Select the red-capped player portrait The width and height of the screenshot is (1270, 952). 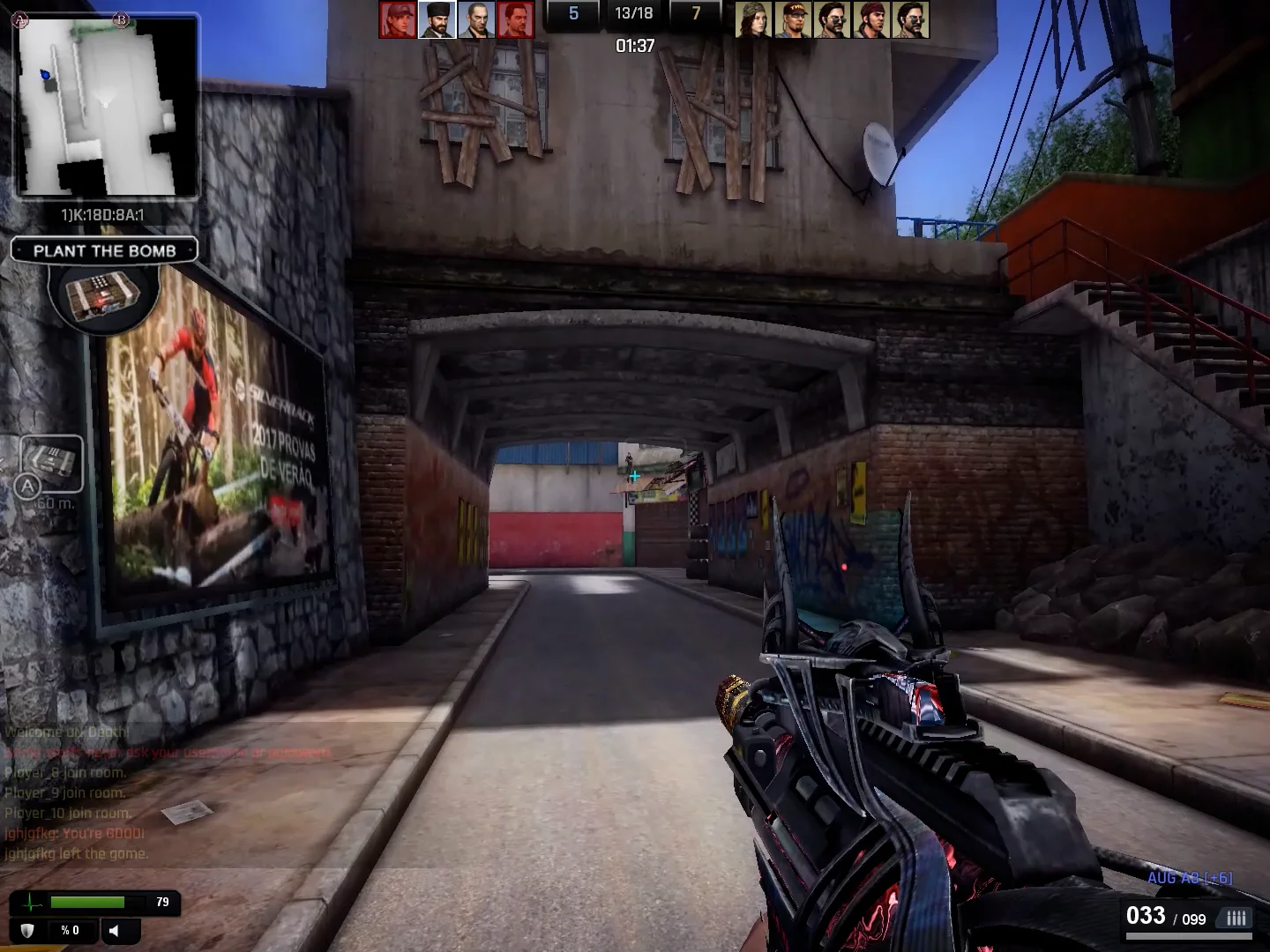(397, 19)
